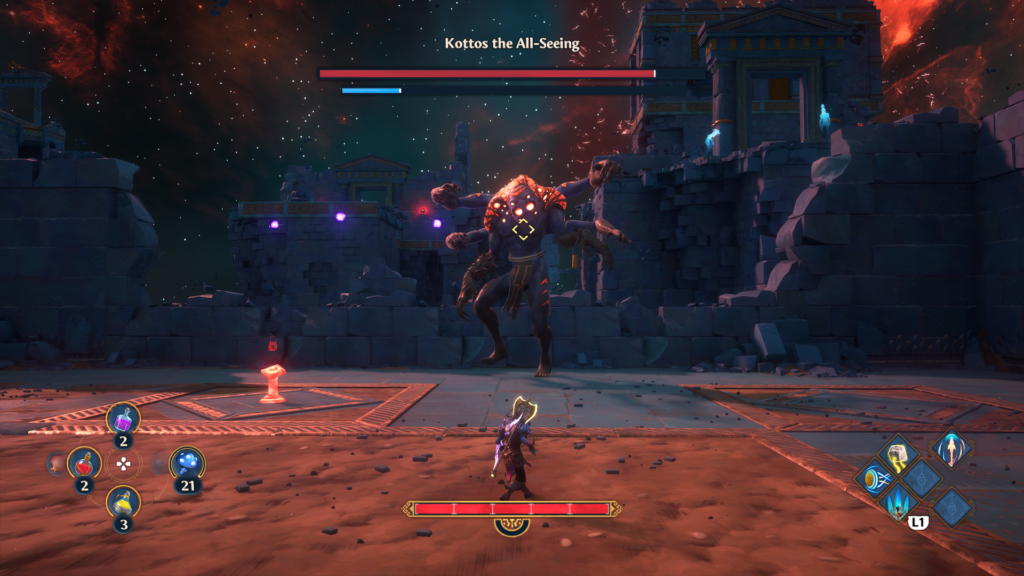Select the yellow potion slot
Viewport: 1024px width, 576px height.
click(123, 502)
